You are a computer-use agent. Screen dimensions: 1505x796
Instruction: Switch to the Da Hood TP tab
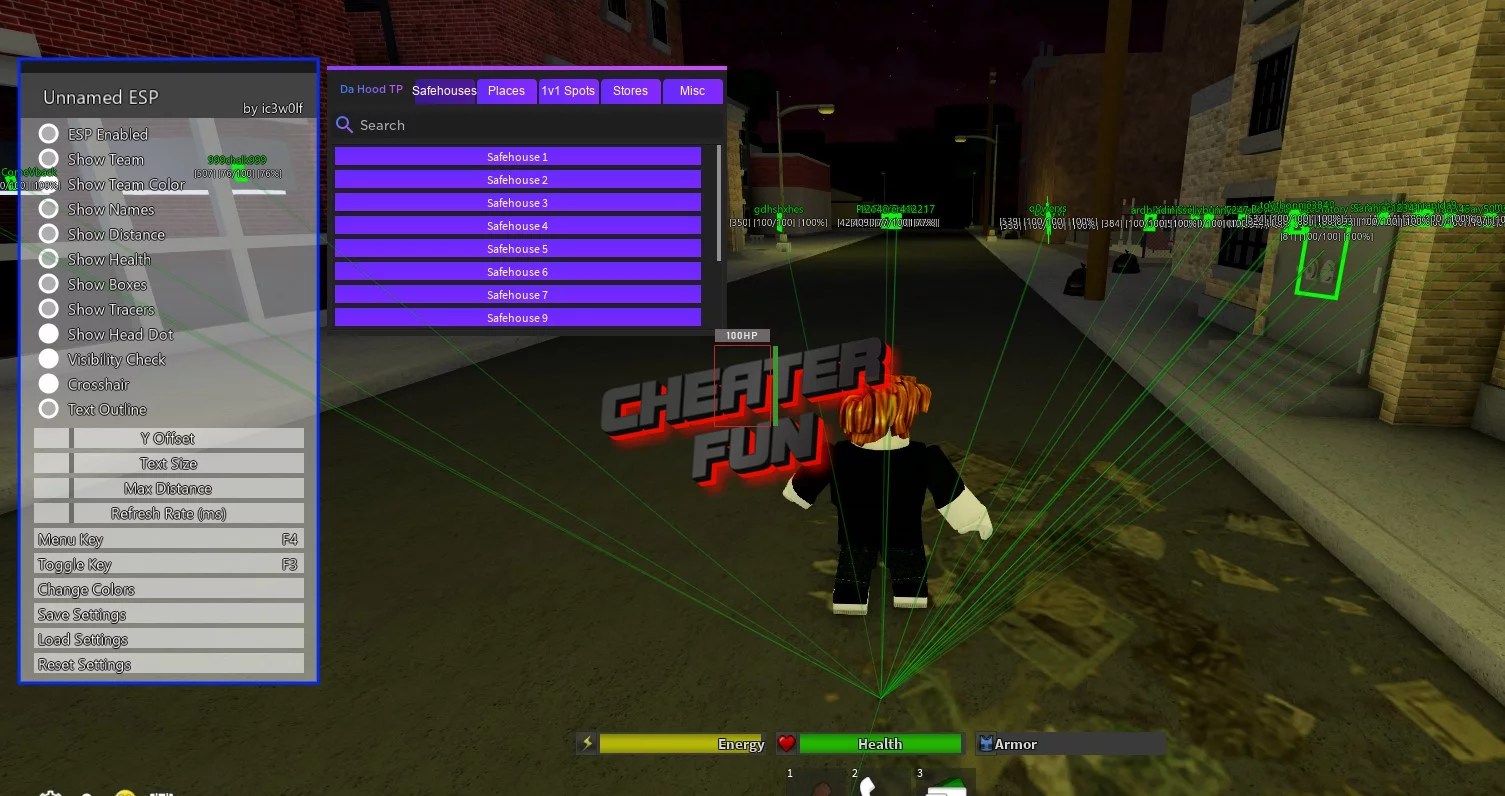(370, 89)
